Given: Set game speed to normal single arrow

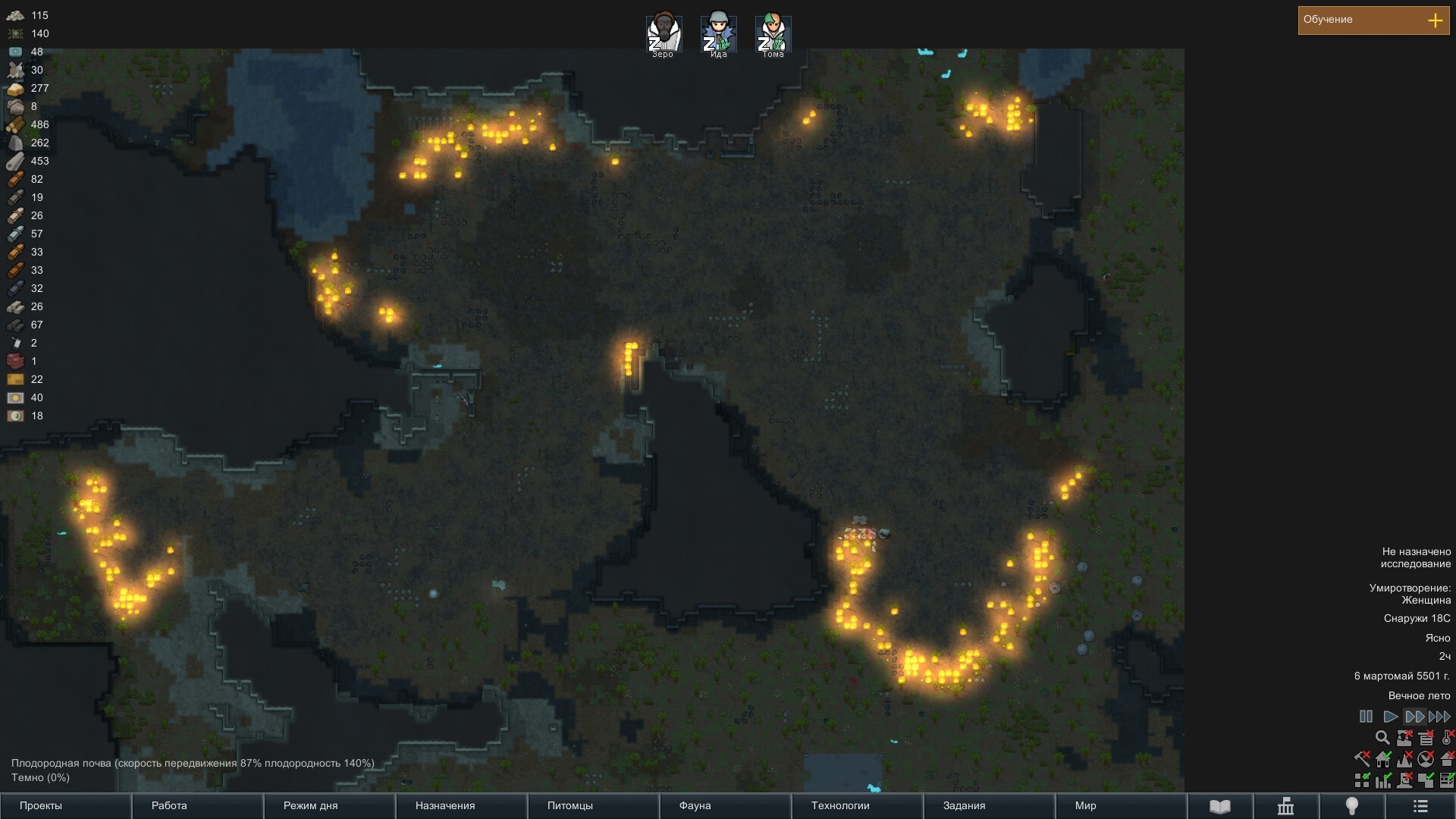Looking at the screenshot, I should click(x=1390, y=717).
